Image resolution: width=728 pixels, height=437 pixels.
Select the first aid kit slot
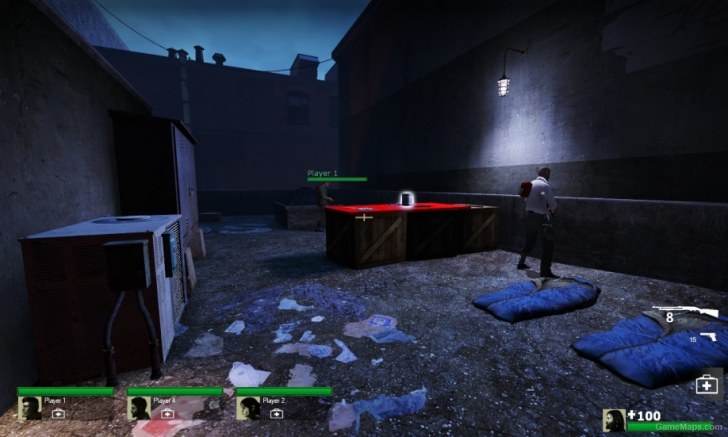pyautogui.click(x=707, y=383)
